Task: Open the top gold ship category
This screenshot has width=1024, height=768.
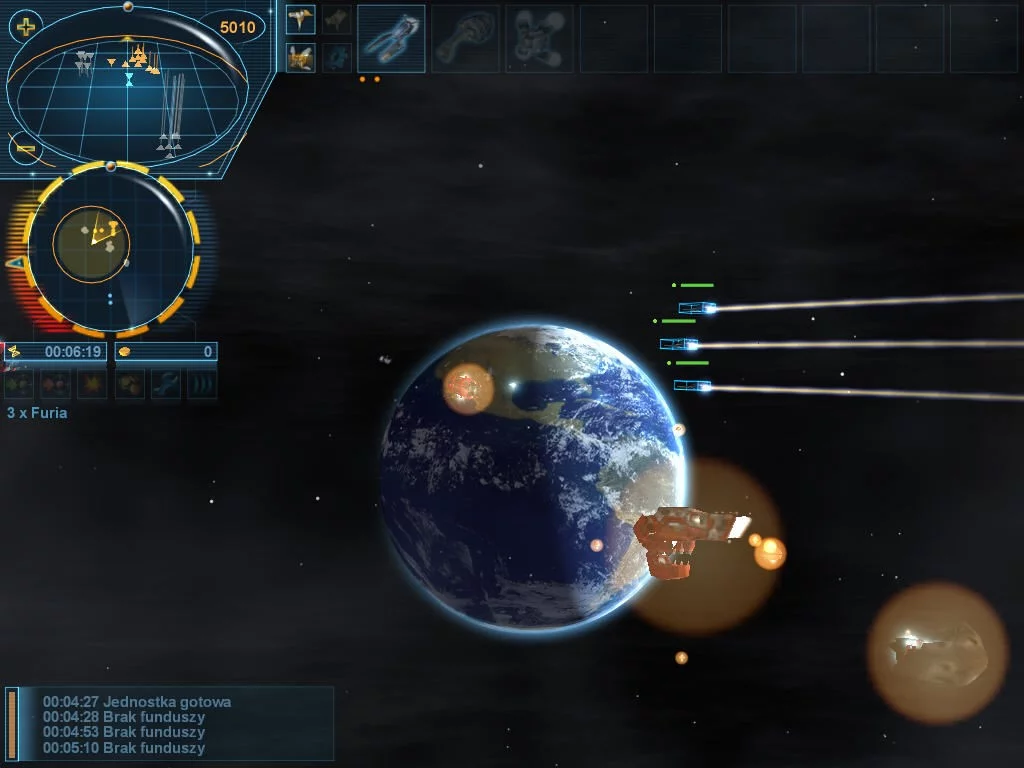Action: click(301, 19)
